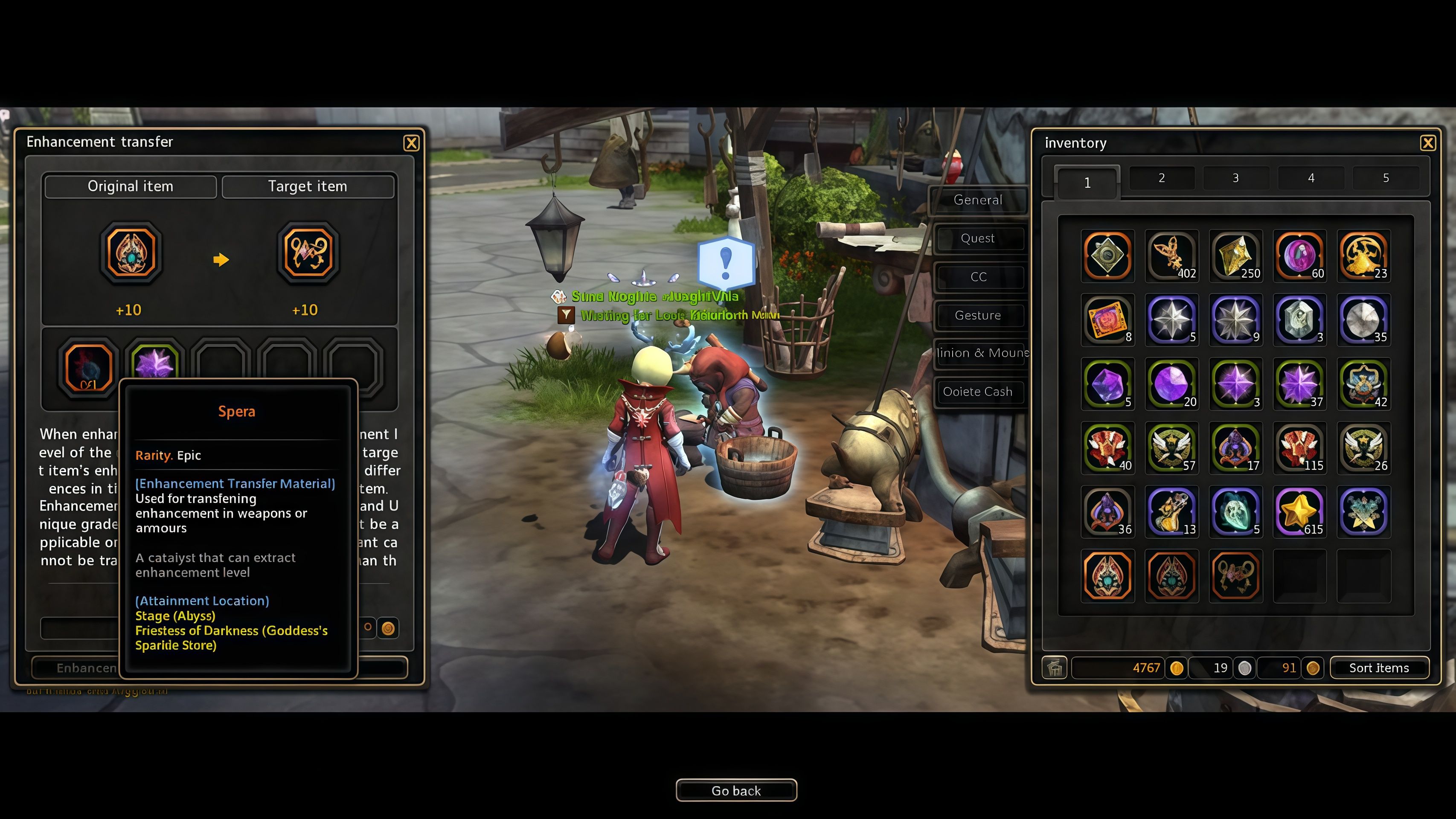Choose the CC category tab
Image resolution: width=1456 pixels, height=819 pixels.
[978, 277]
